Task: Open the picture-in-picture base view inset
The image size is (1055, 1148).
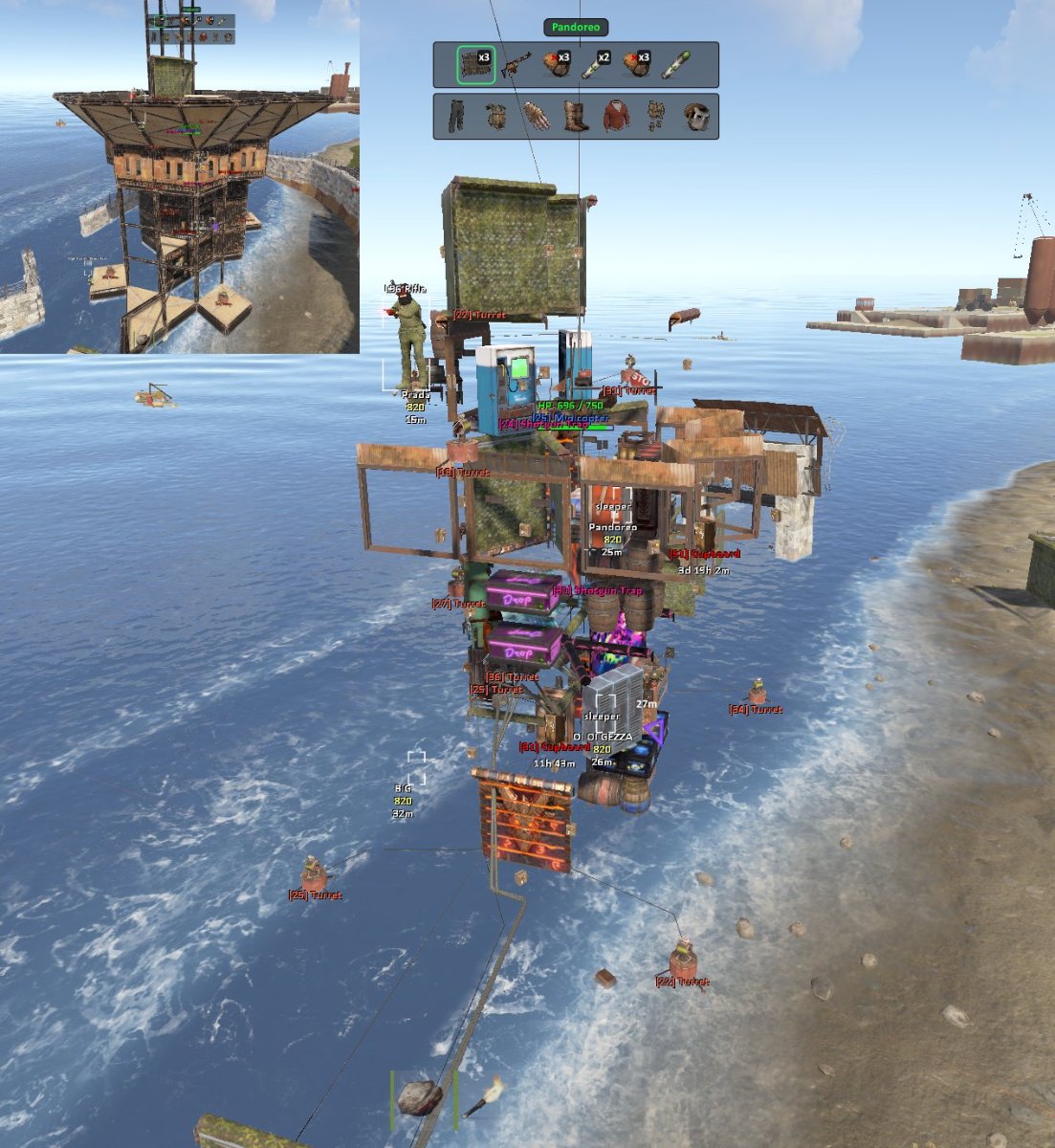Action: [x=180, y=177]
